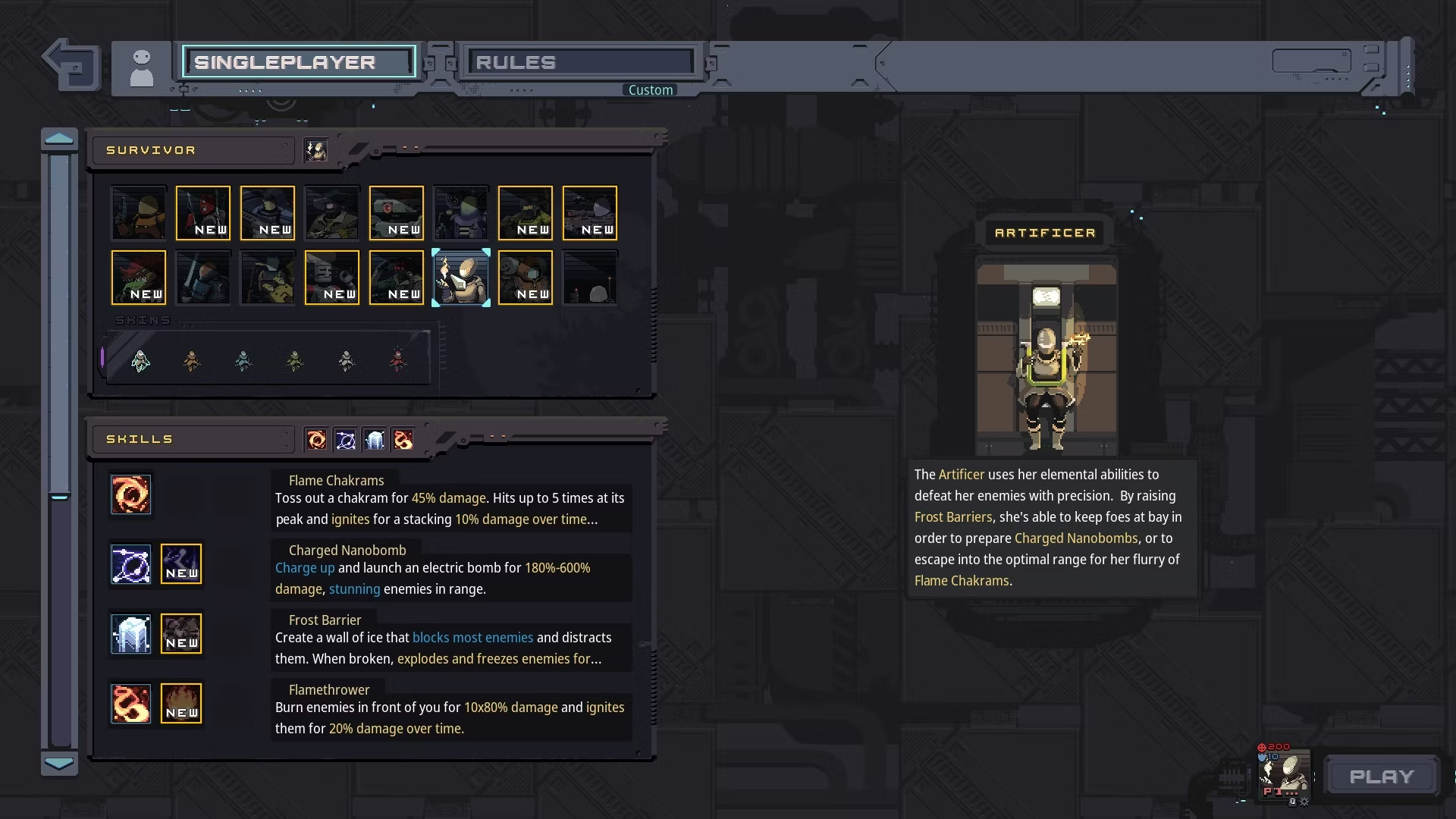This screenshot has height=819, width=1456.
Task: Choose the Commando survivor in the first slot
Action: click(138, 213)
